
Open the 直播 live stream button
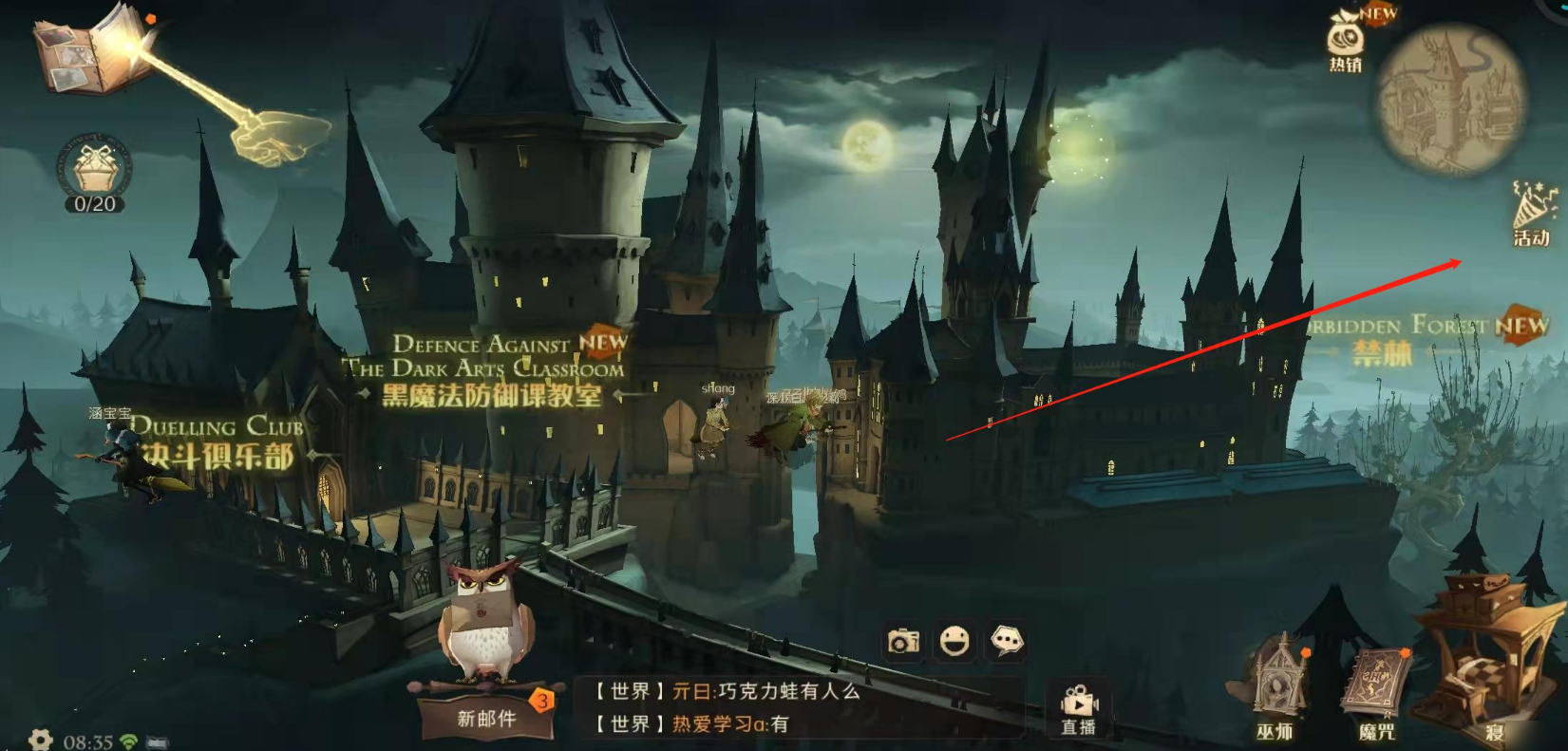coord(1078,710)
